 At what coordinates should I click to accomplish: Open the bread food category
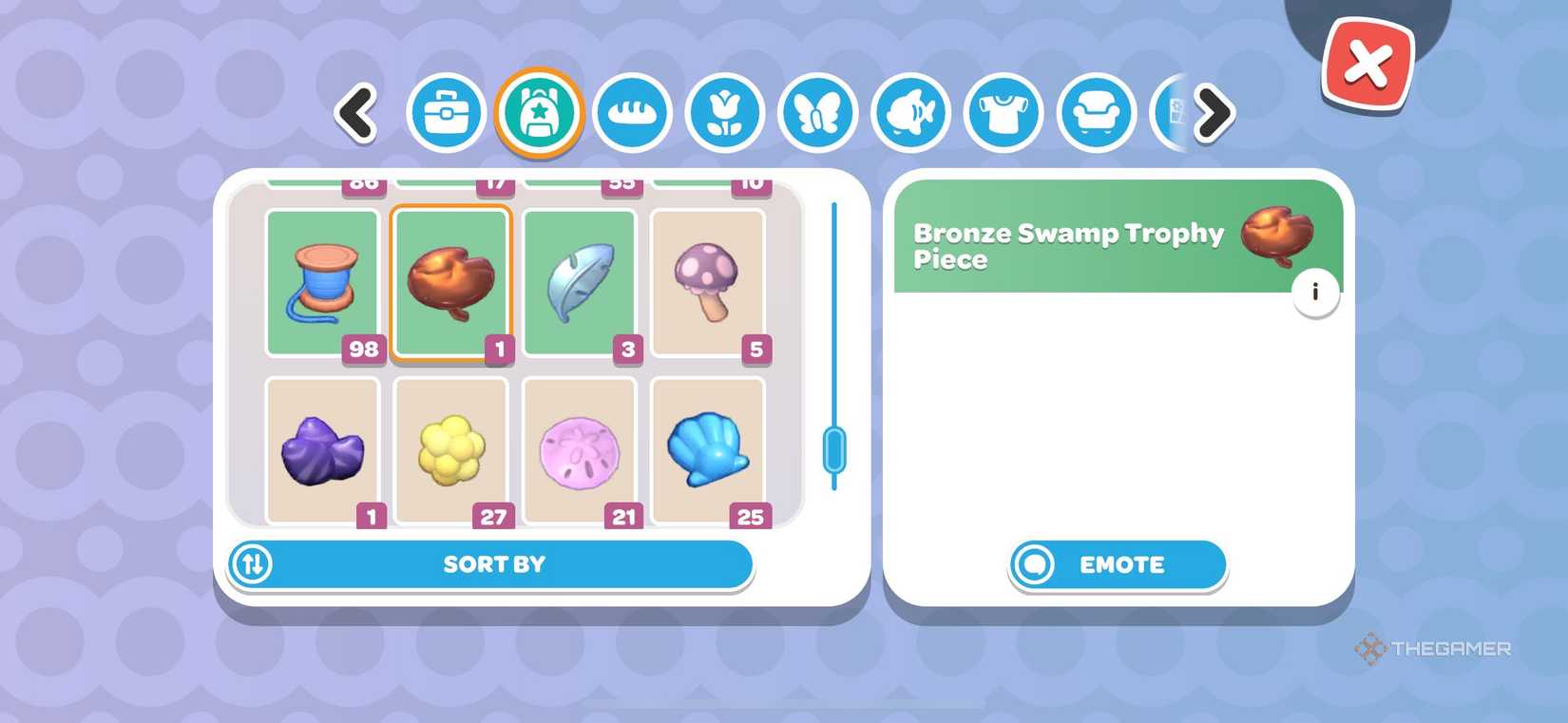[x=631, y=112]
